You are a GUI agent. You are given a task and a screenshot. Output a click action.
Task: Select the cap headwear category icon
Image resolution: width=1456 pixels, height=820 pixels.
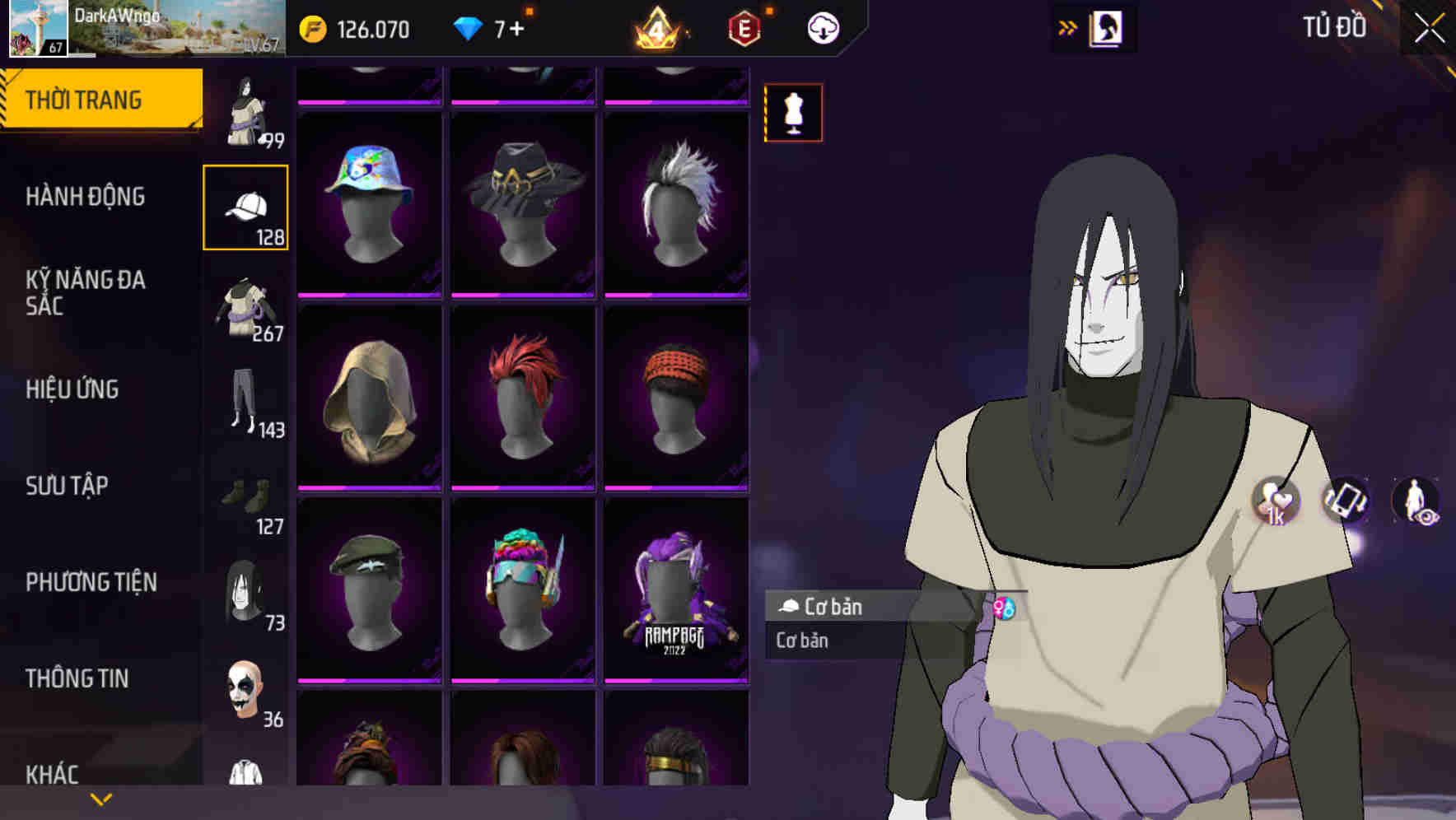pyautogui.click(x=246, y=205)
